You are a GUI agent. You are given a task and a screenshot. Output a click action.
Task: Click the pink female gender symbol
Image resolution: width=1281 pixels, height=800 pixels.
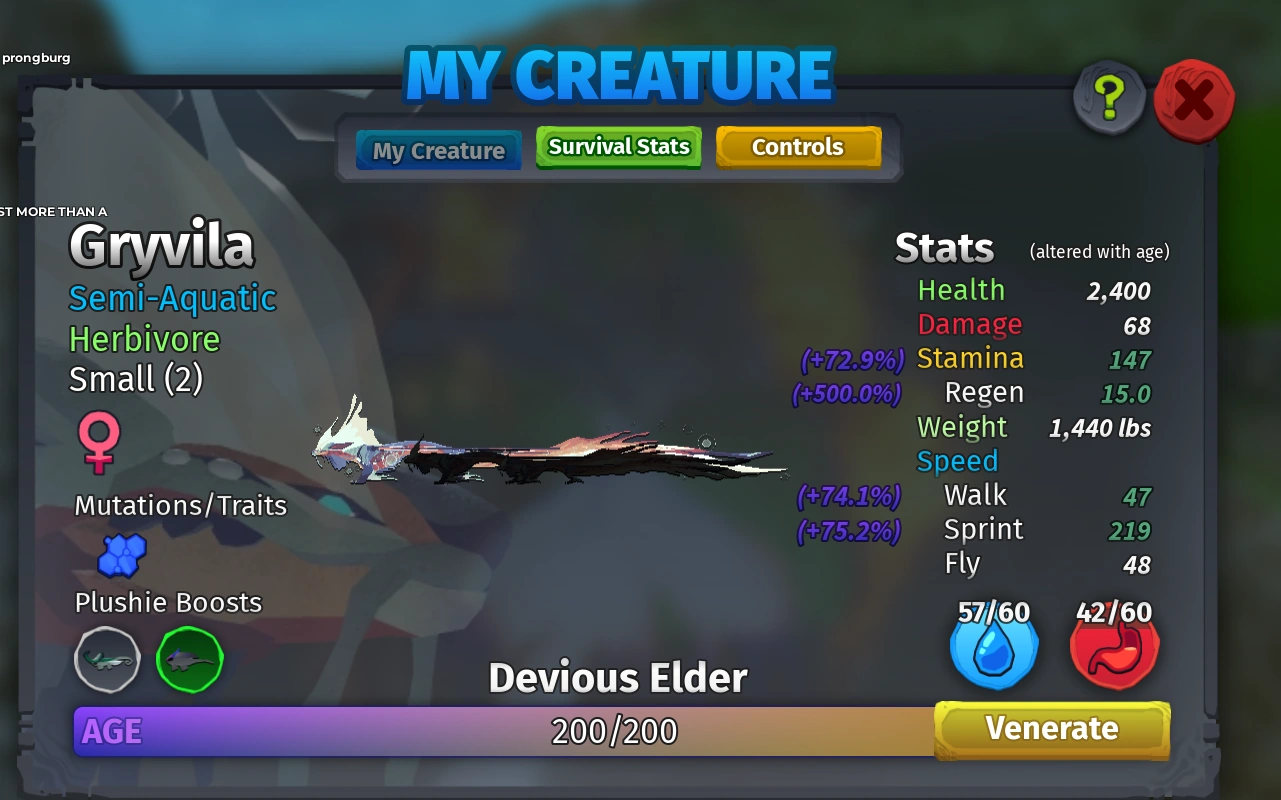coord(97,443)
